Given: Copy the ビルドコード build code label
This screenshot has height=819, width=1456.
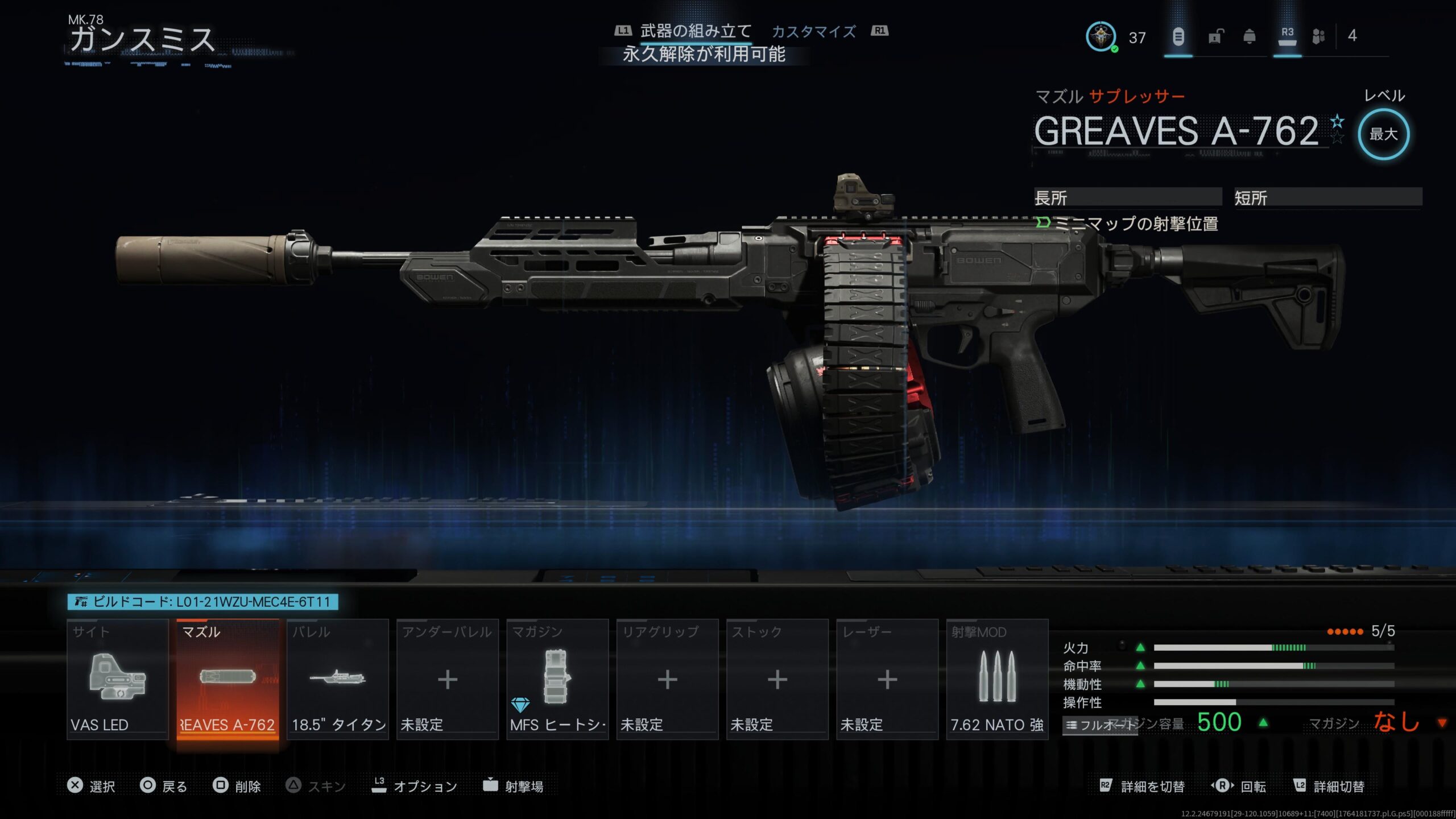Looking at the screenshot, I should click(x=203, y=602).
